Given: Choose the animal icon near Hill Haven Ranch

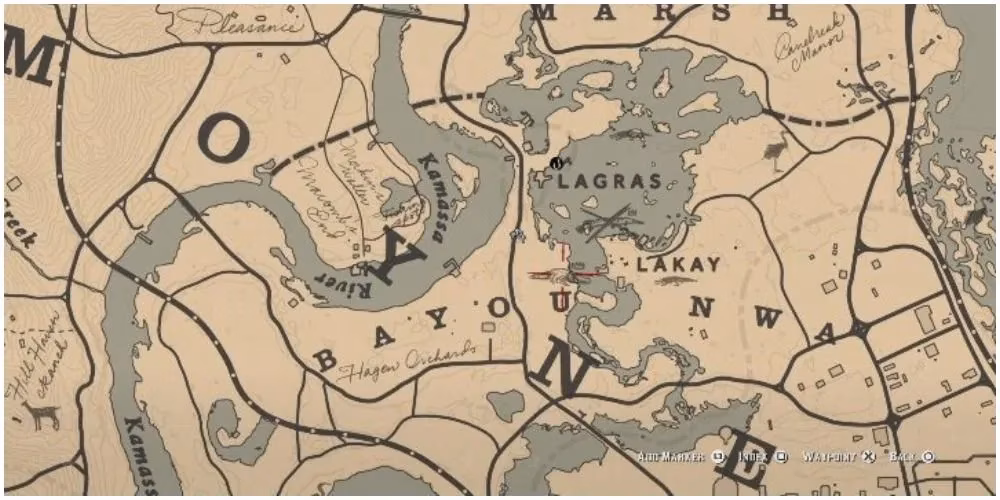Looking at the screenshot, I should click(x=41, y=413).
